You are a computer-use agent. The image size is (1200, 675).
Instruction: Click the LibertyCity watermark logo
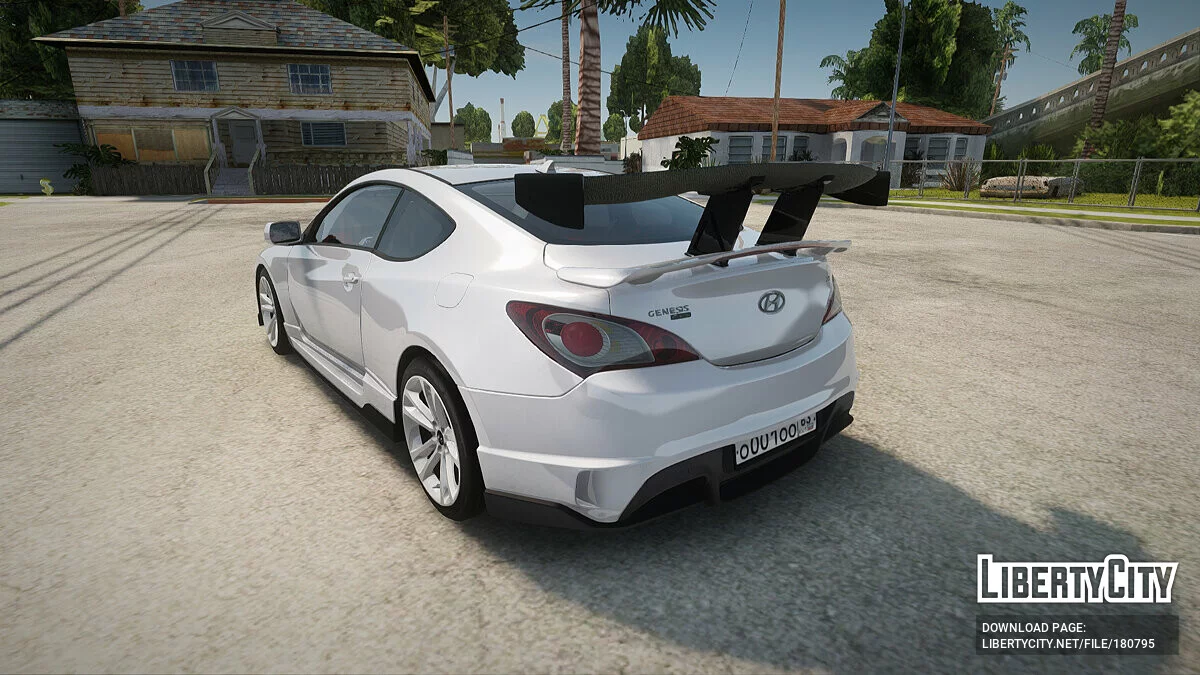pos(1077,579)
